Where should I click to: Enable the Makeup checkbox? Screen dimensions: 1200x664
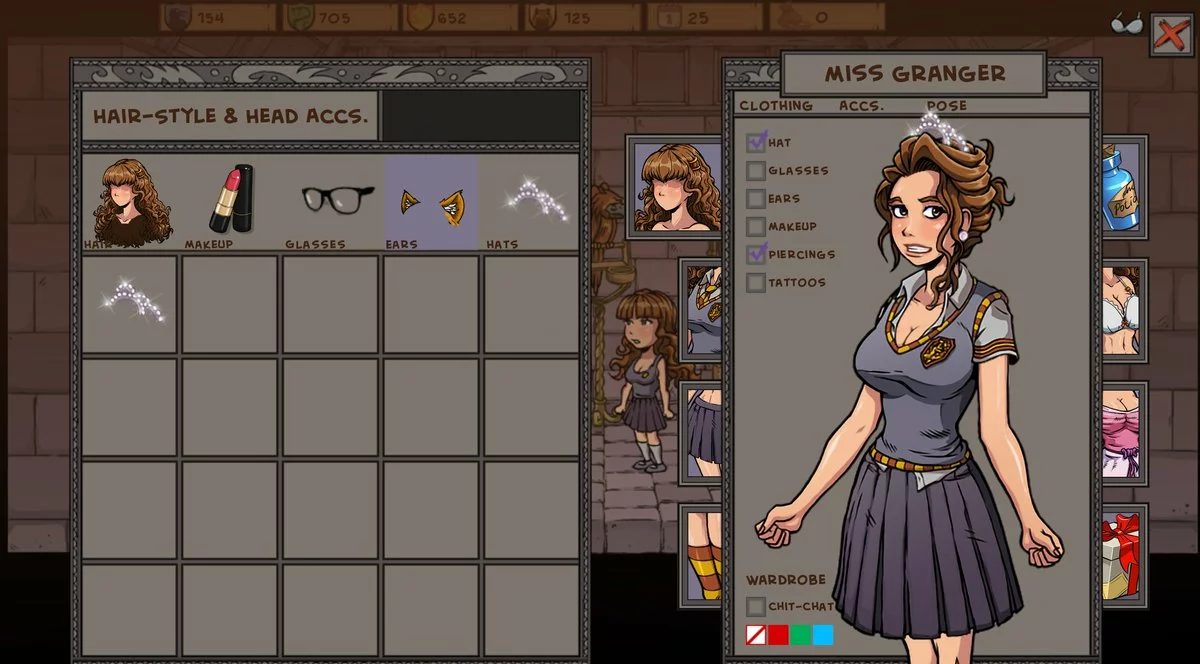756,227
